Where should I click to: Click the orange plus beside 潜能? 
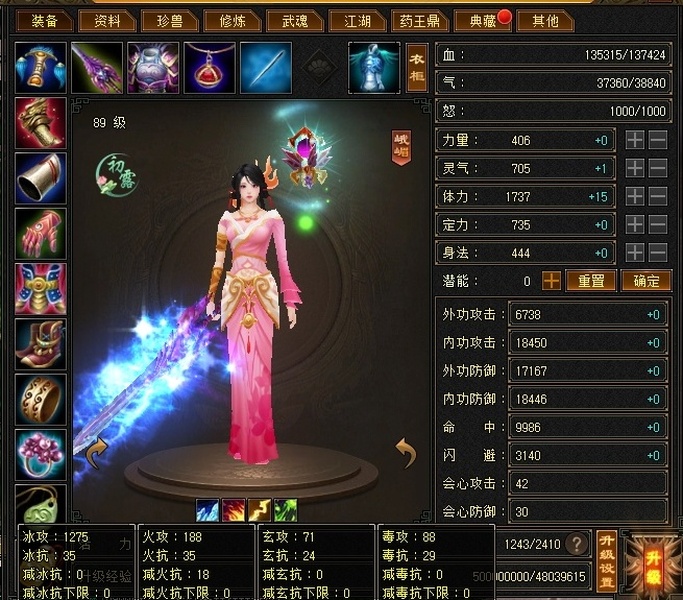(x=551, y=281)
